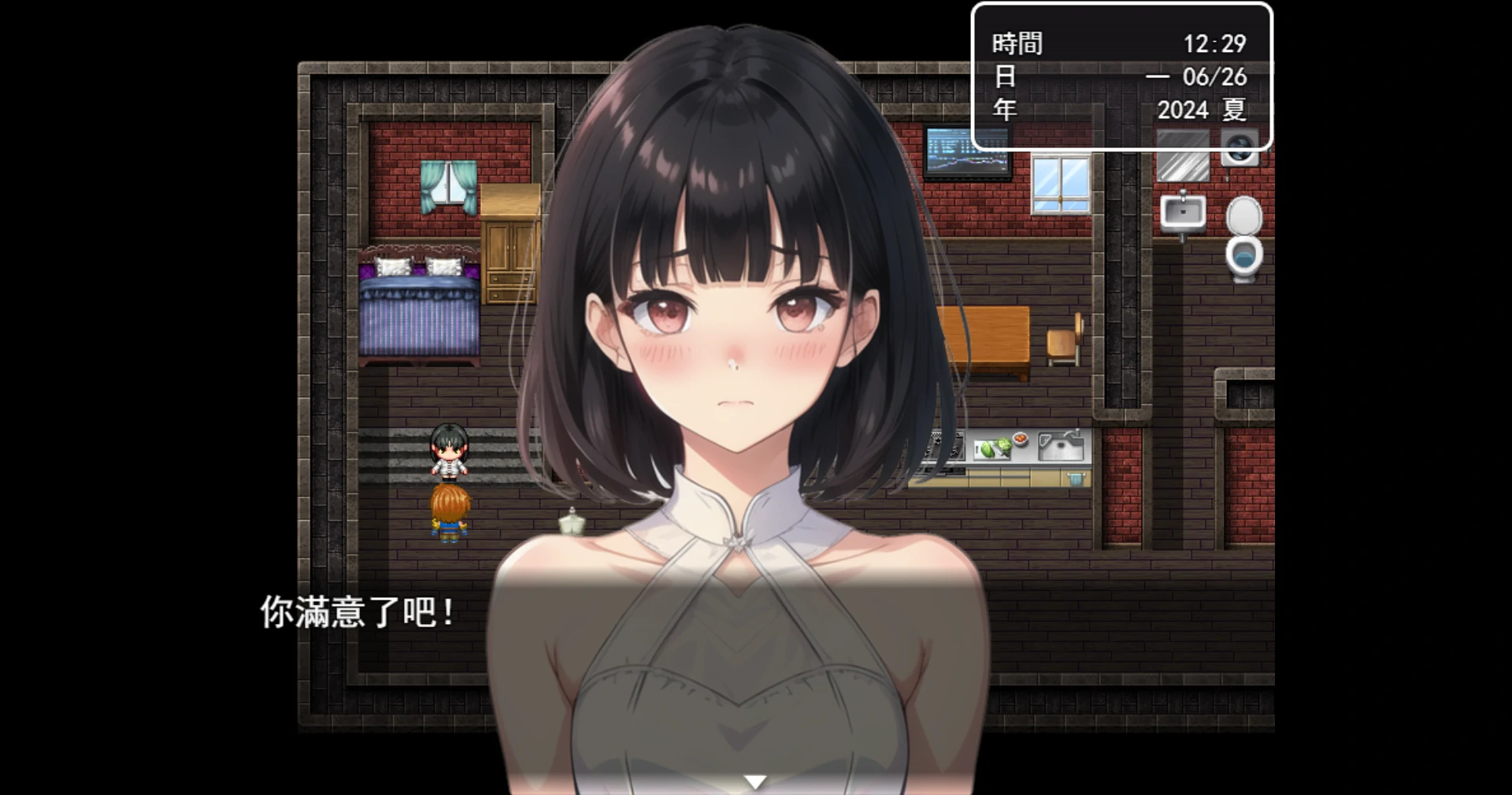The height and width of the screenshot is (795, 1512).
Task: Click the 時間 clock display panel
Action: click(1118, 45)
